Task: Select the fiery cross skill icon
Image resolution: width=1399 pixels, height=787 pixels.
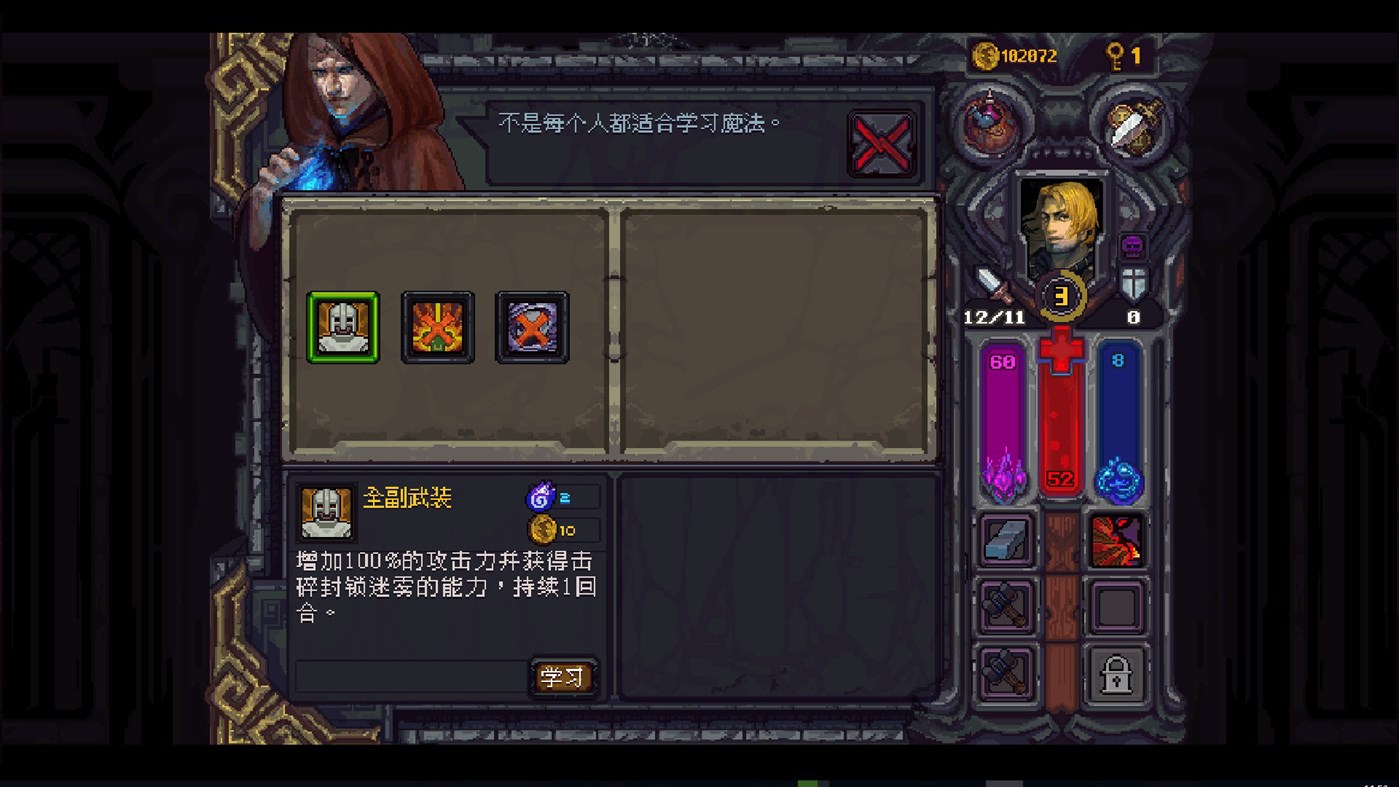Action: coord(437,326)
